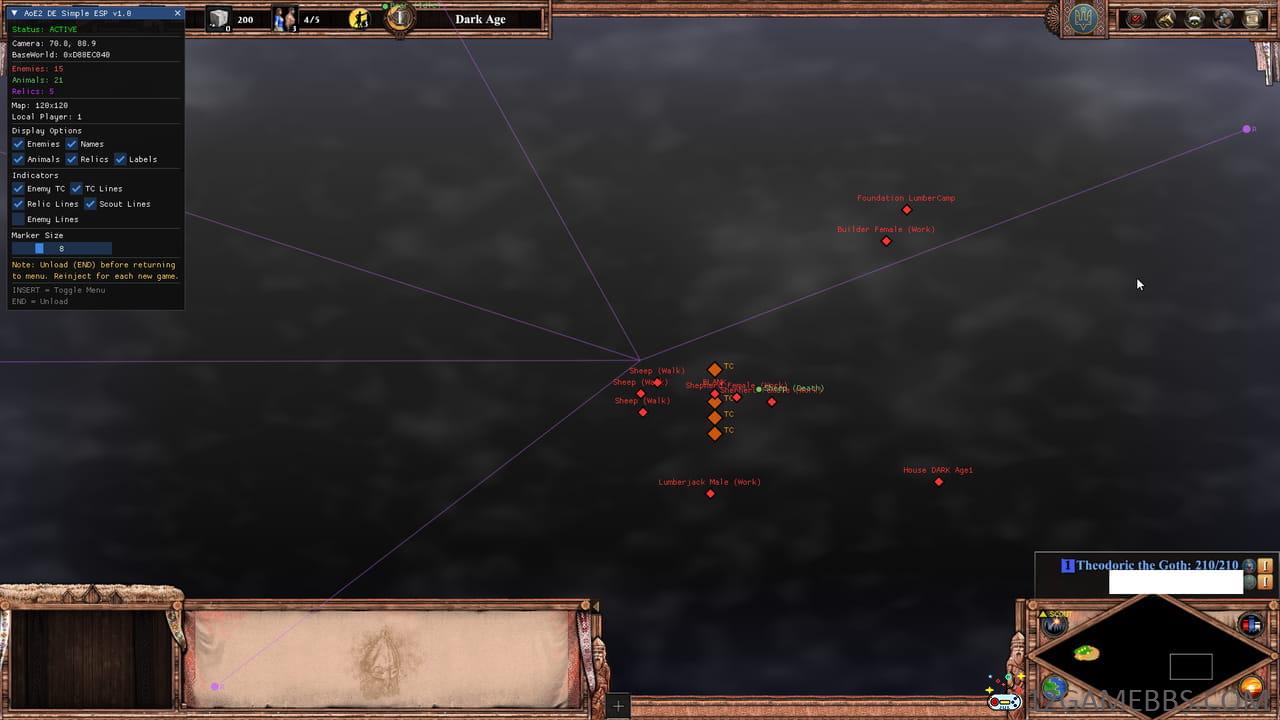Adjust the Marker Size slider
Screen dimensions: 1280x720
click(x=40, y=248)
